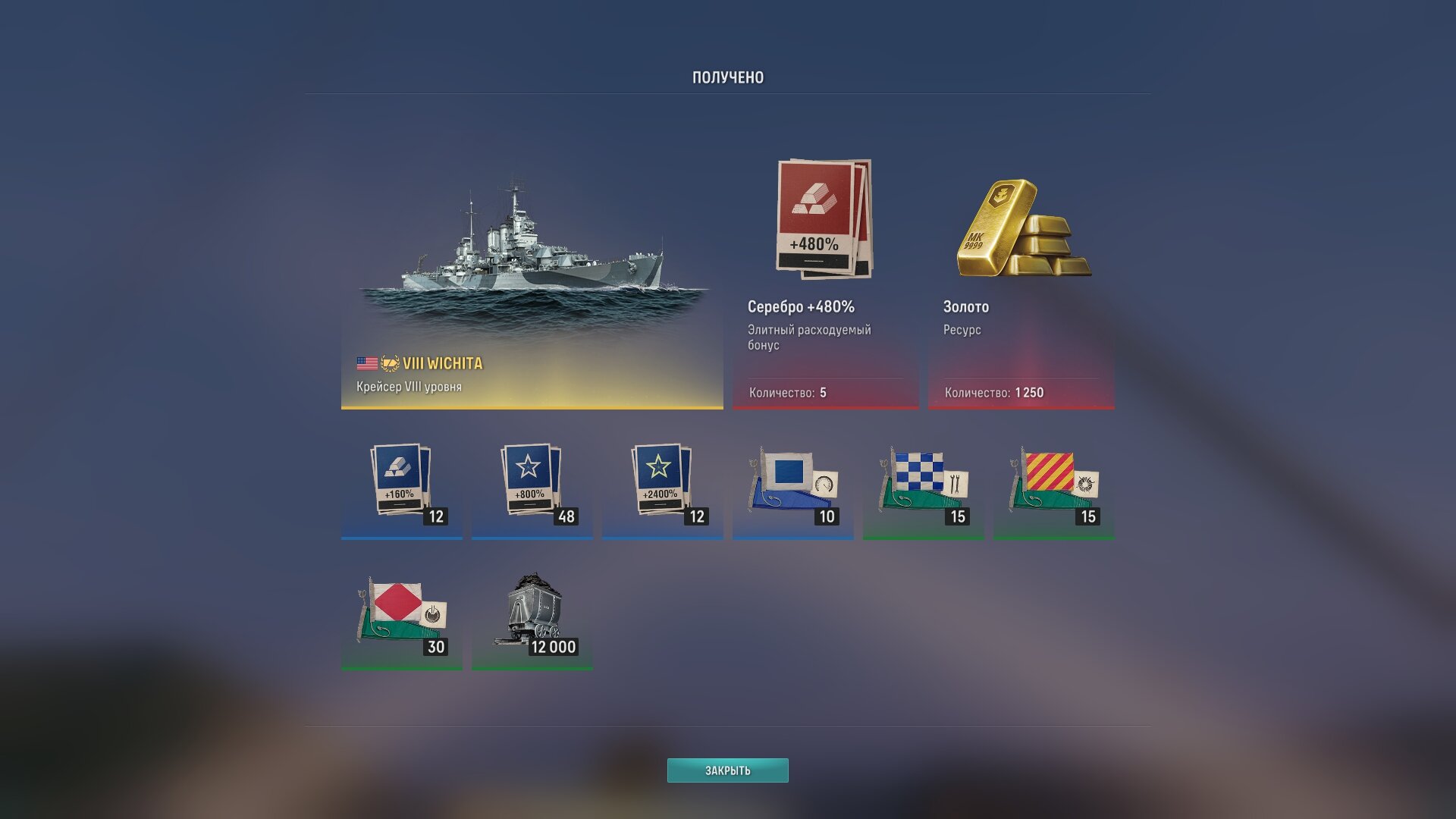
Task: Select the blue square signal flag
Action: coord(792,485)
